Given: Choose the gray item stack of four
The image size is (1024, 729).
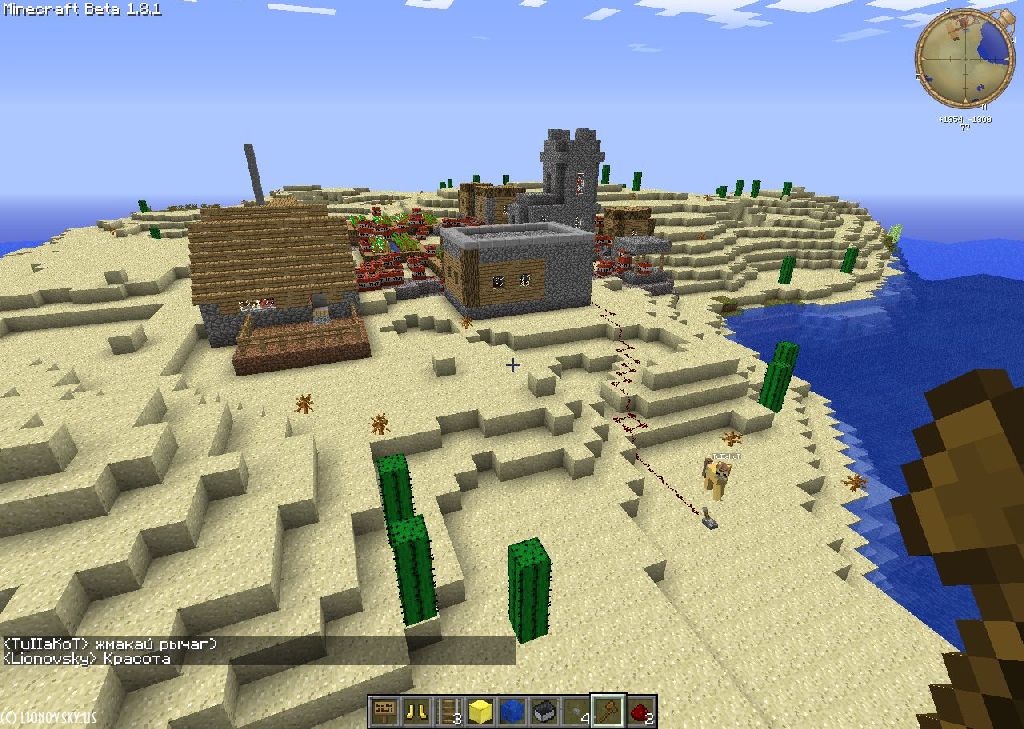Looking at the screenshot, I should click(x=576, y=712).
